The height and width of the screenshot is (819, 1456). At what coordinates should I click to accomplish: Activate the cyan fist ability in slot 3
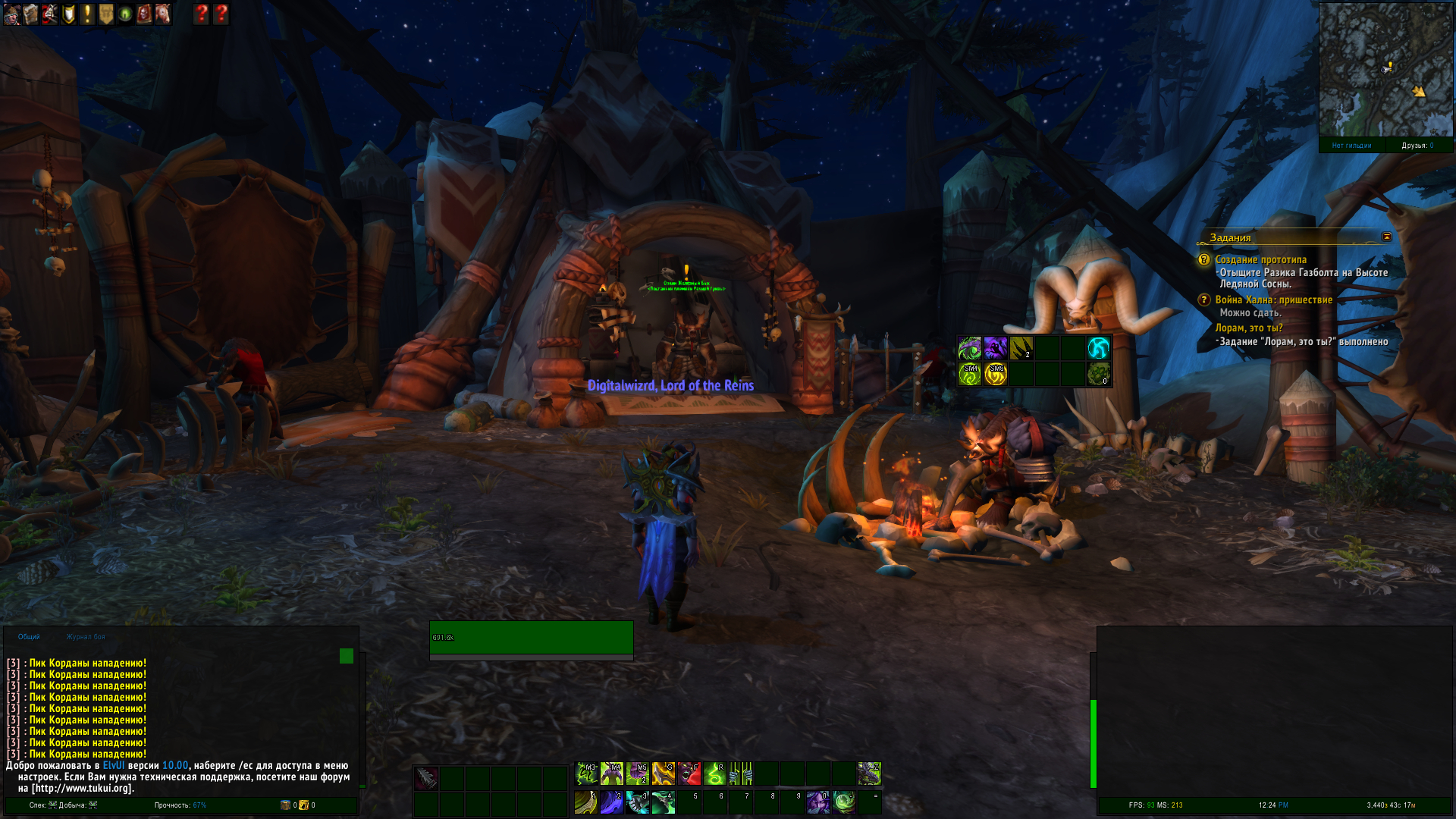(x=637, y=802)
